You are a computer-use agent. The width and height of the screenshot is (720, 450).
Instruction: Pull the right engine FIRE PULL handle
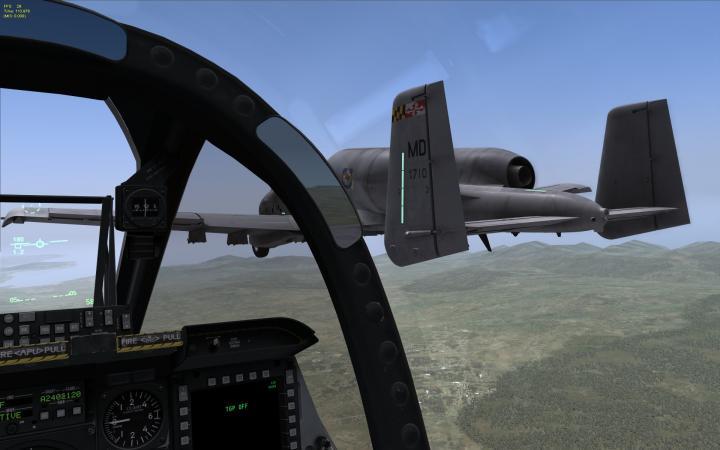coord(148,340)
